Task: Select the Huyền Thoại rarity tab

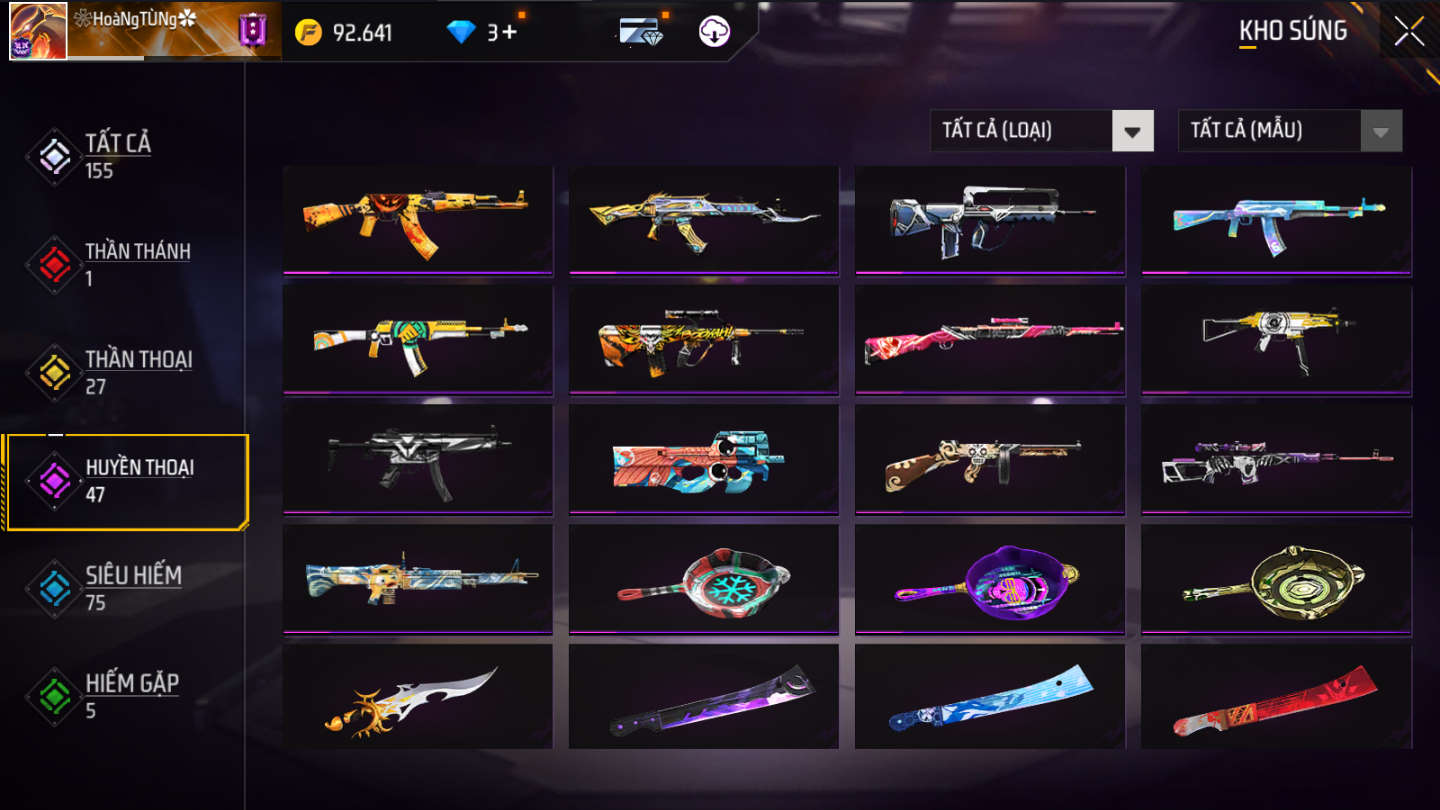Action: (x=138, y=480)
